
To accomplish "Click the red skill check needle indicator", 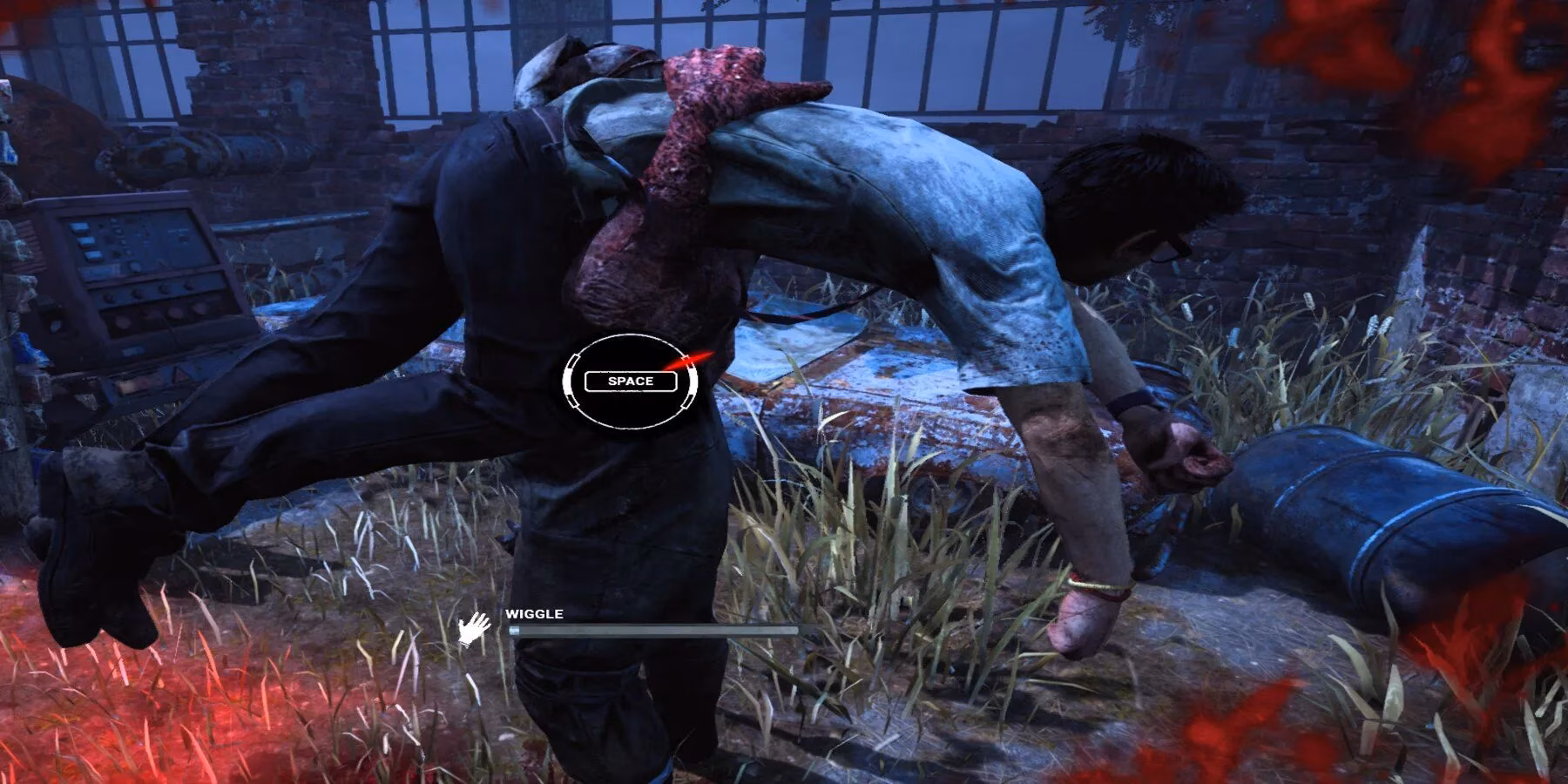I will tap(690, 360).
